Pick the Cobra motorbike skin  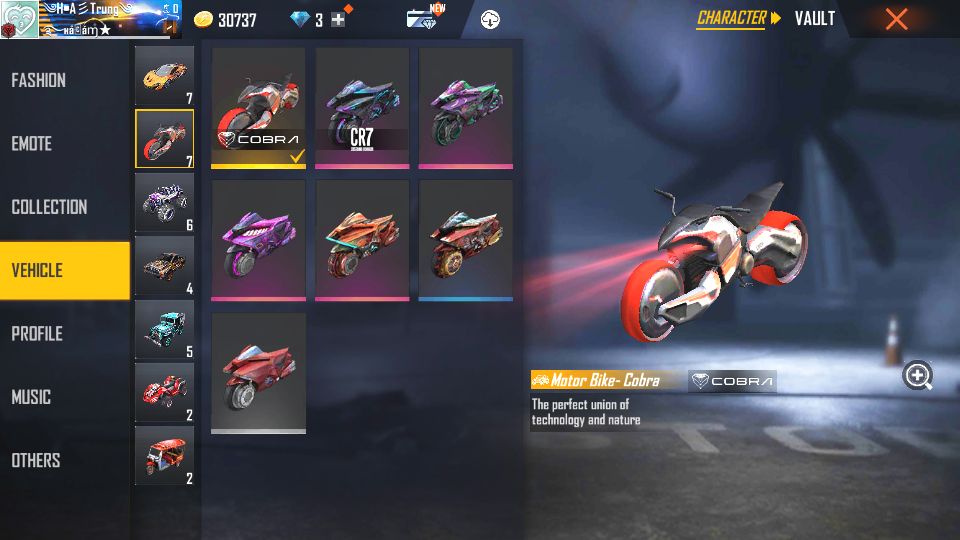click(x=259, y=108)
